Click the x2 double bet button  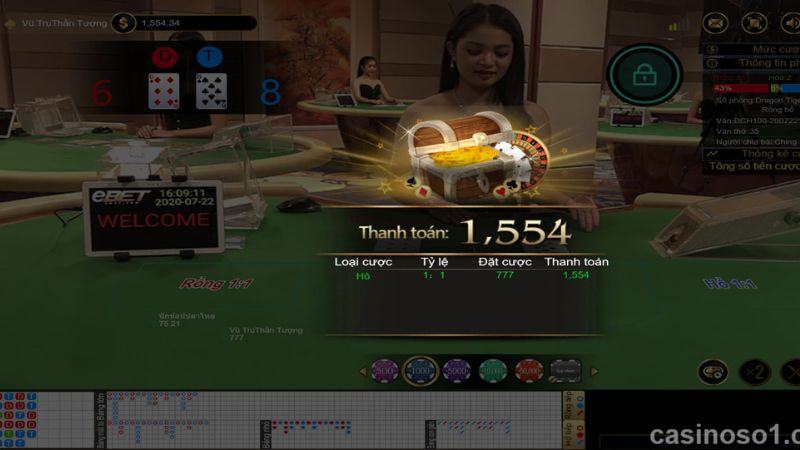click(755, 372)
